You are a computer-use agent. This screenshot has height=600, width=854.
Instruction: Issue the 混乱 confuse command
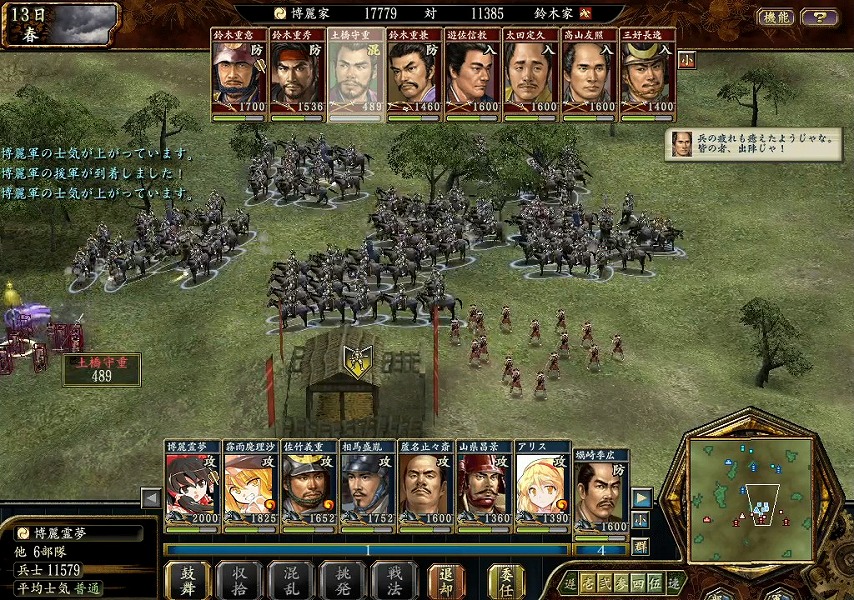point(291,580)
